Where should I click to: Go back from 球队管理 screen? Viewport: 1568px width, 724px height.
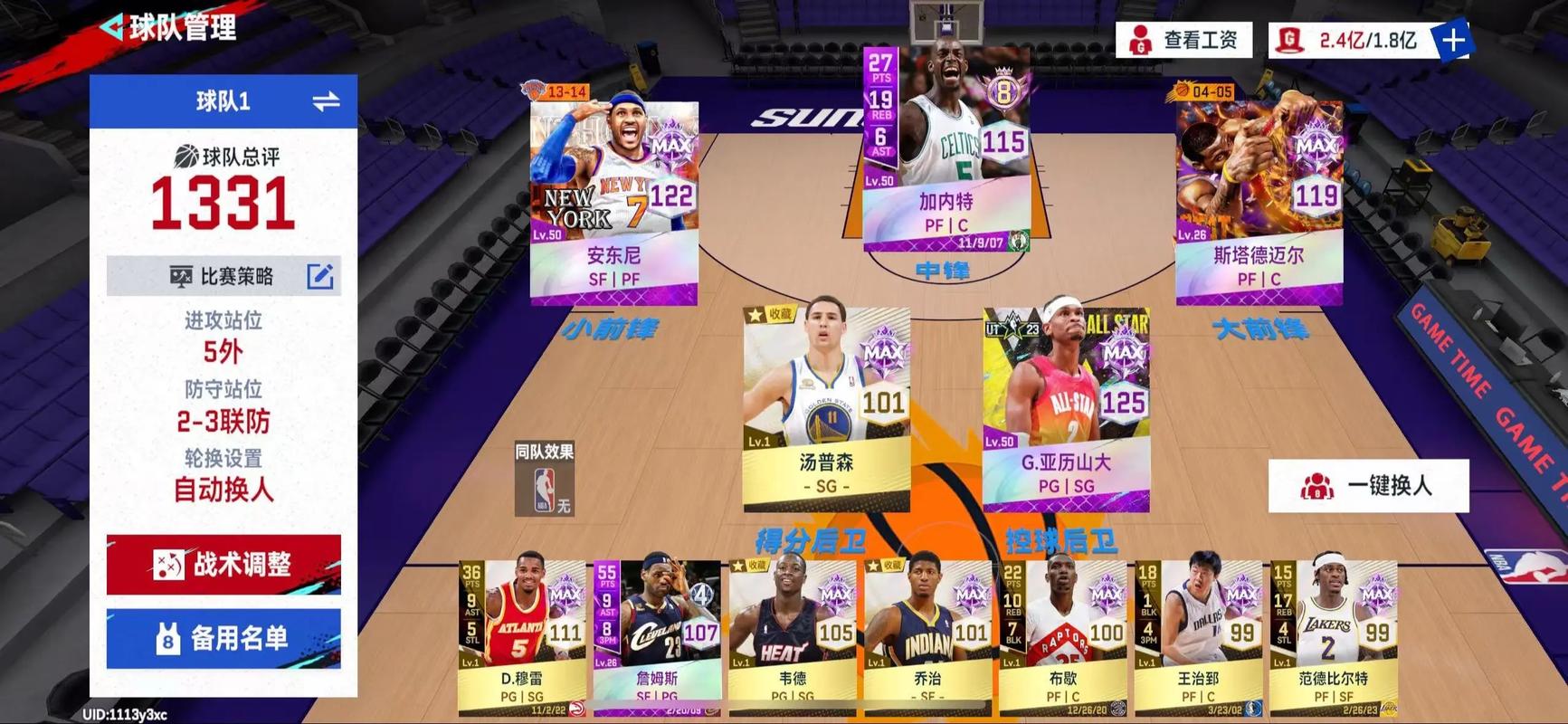pyautogui.click(x=113, y=27)
